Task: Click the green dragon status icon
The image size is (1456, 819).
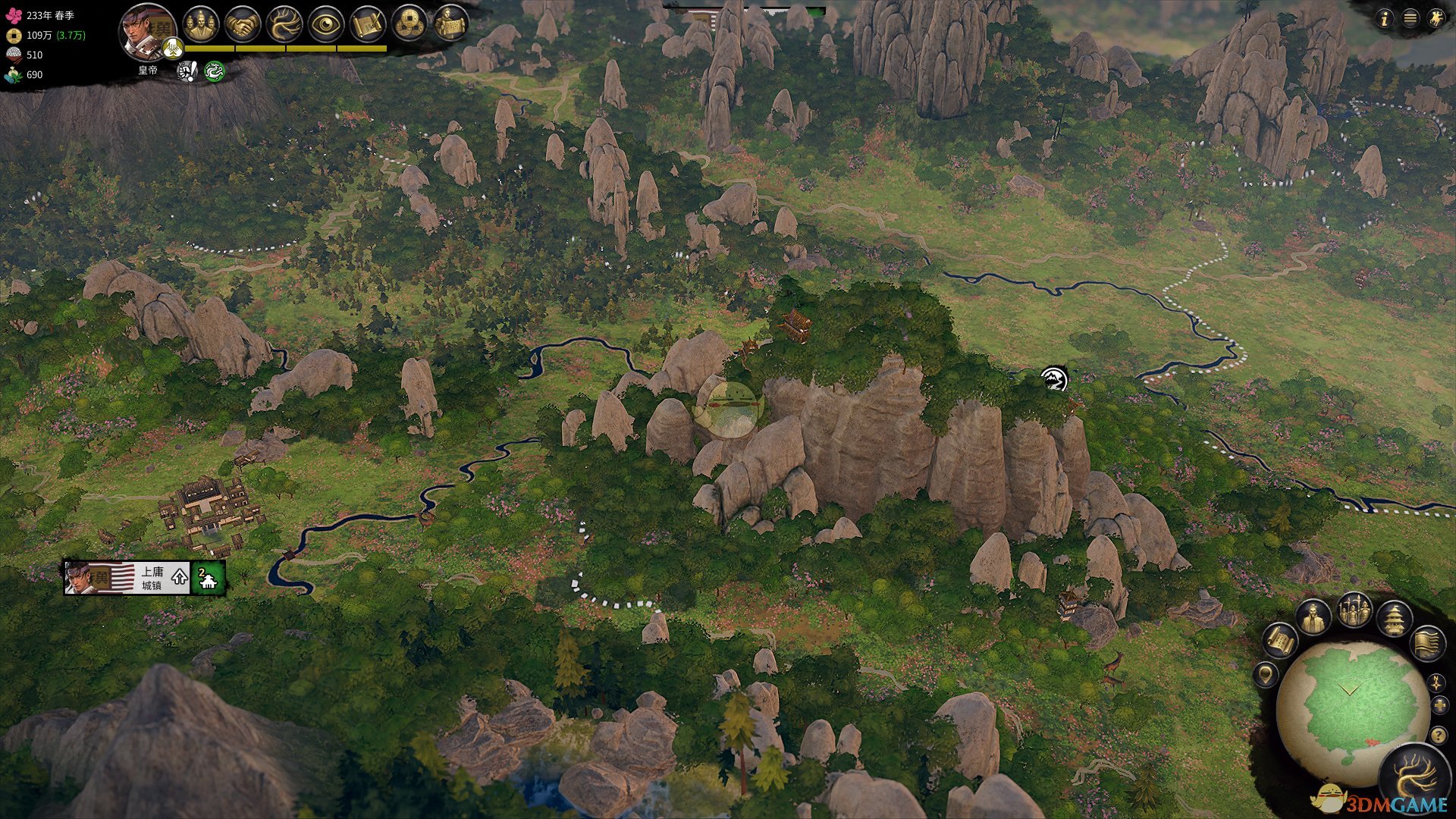Action: [215, 71]
